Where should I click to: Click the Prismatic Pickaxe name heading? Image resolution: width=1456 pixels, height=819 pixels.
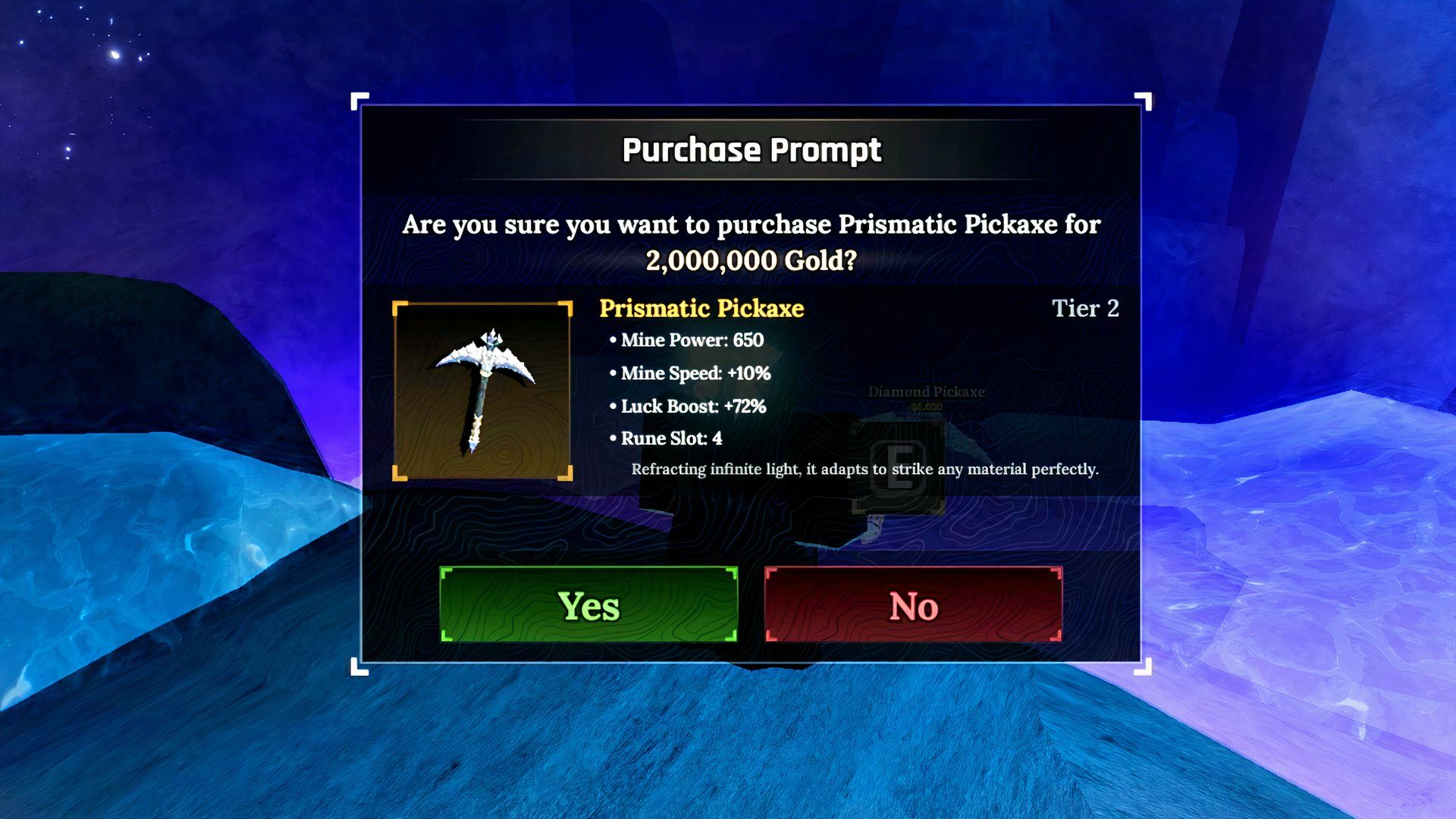pos(701,309)
